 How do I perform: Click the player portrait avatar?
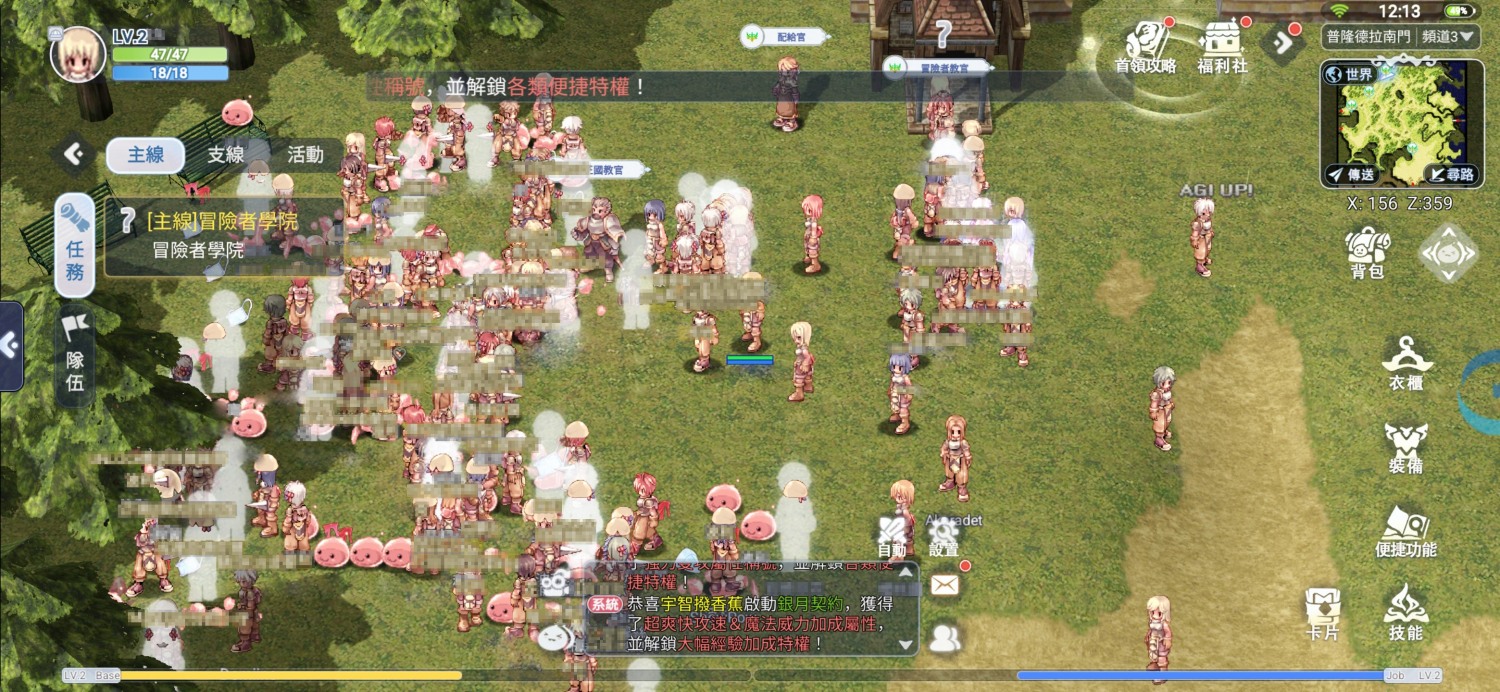[x=78, y=55]
